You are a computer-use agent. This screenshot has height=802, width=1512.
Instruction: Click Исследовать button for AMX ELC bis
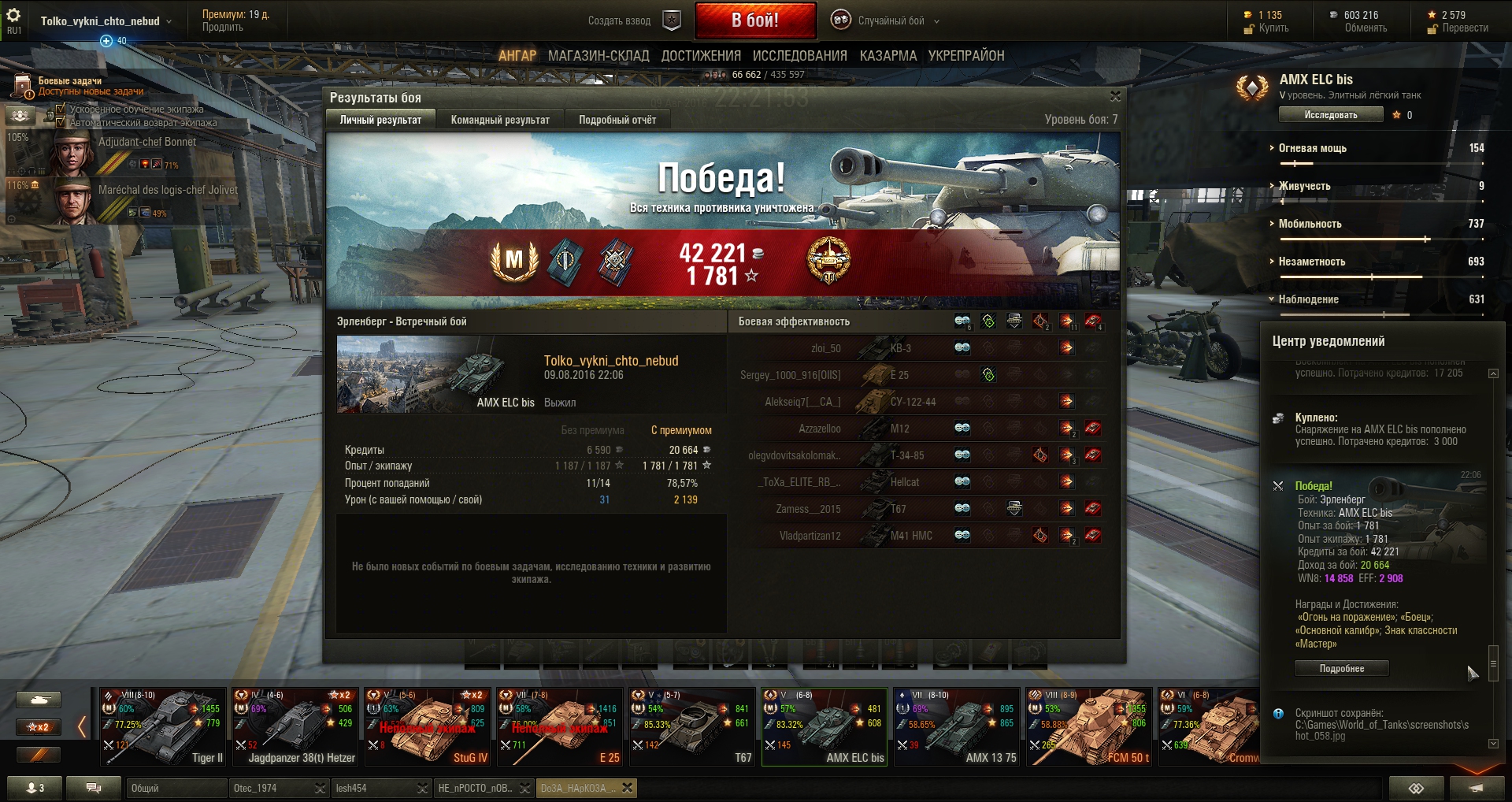pyautogui.click(x=1330, y=115)
